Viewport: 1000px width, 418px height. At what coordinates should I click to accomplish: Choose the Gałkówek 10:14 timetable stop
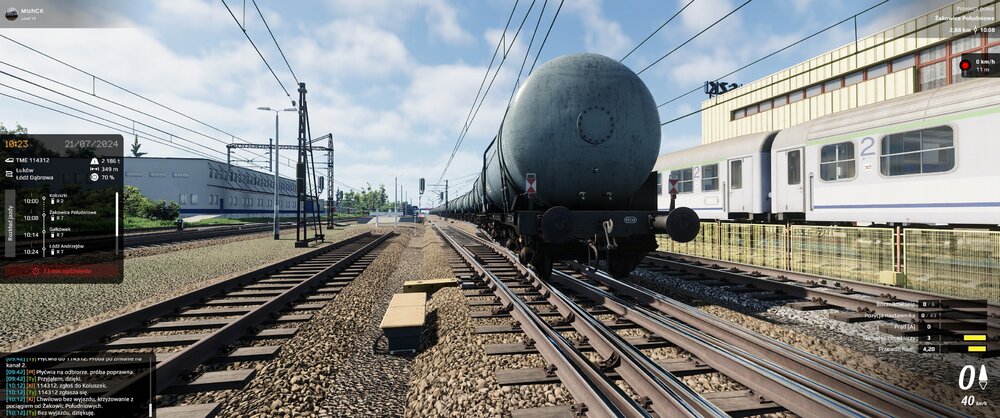[x=58, y=231]
